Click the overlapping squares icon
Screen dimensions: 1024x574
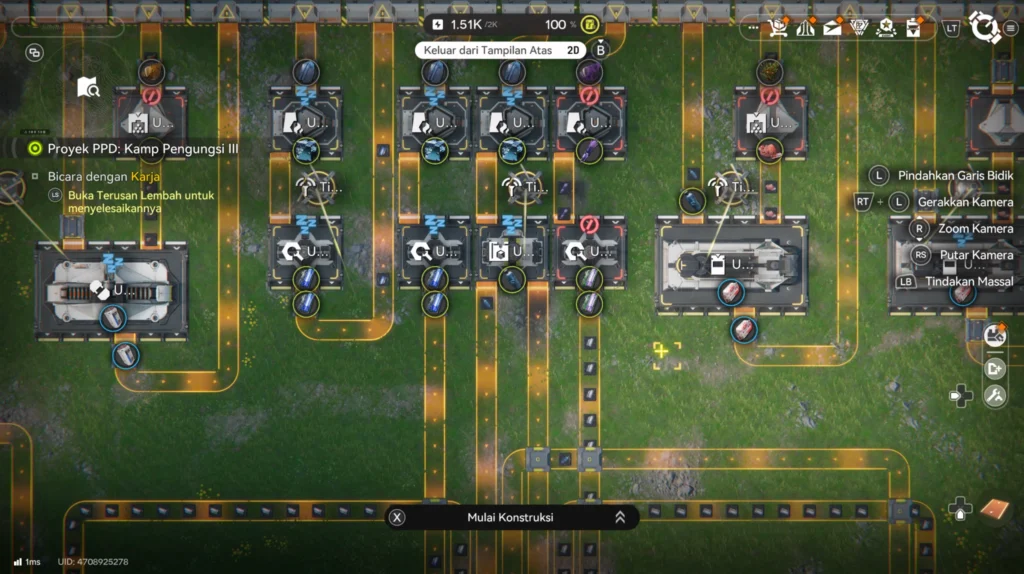34,52
